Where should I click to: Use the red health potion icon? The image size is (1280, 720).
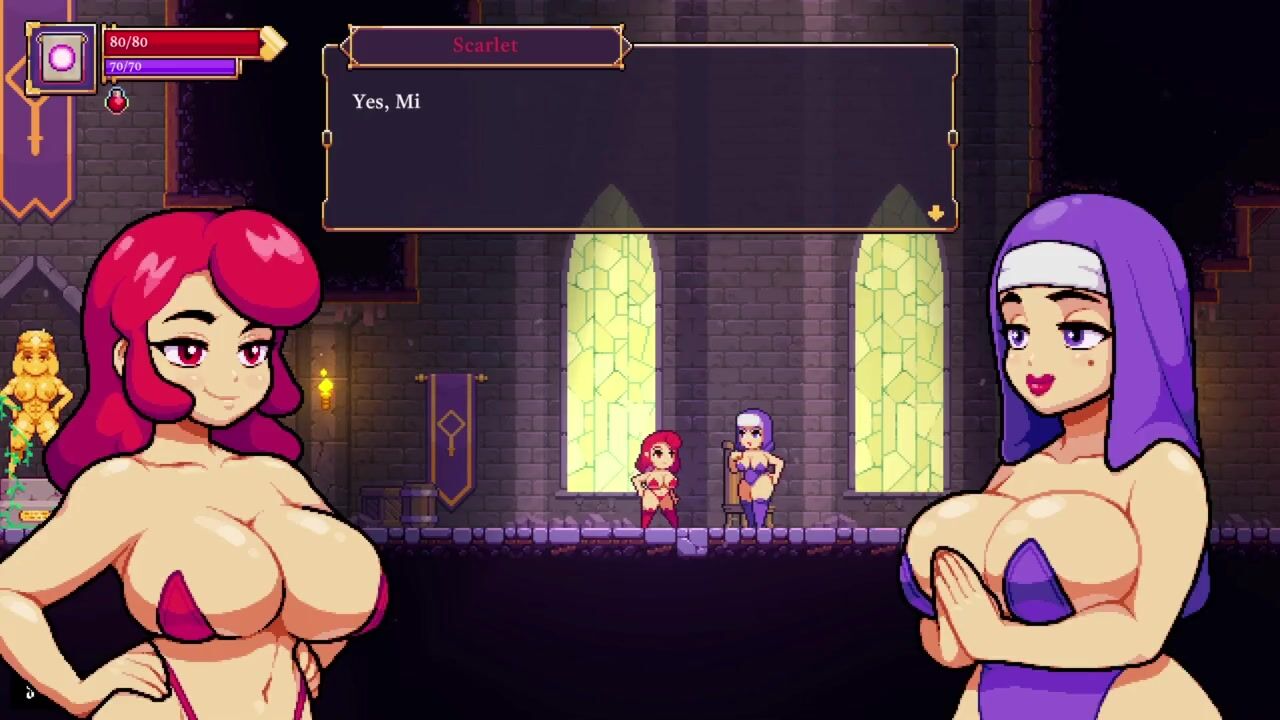(117, 101)
